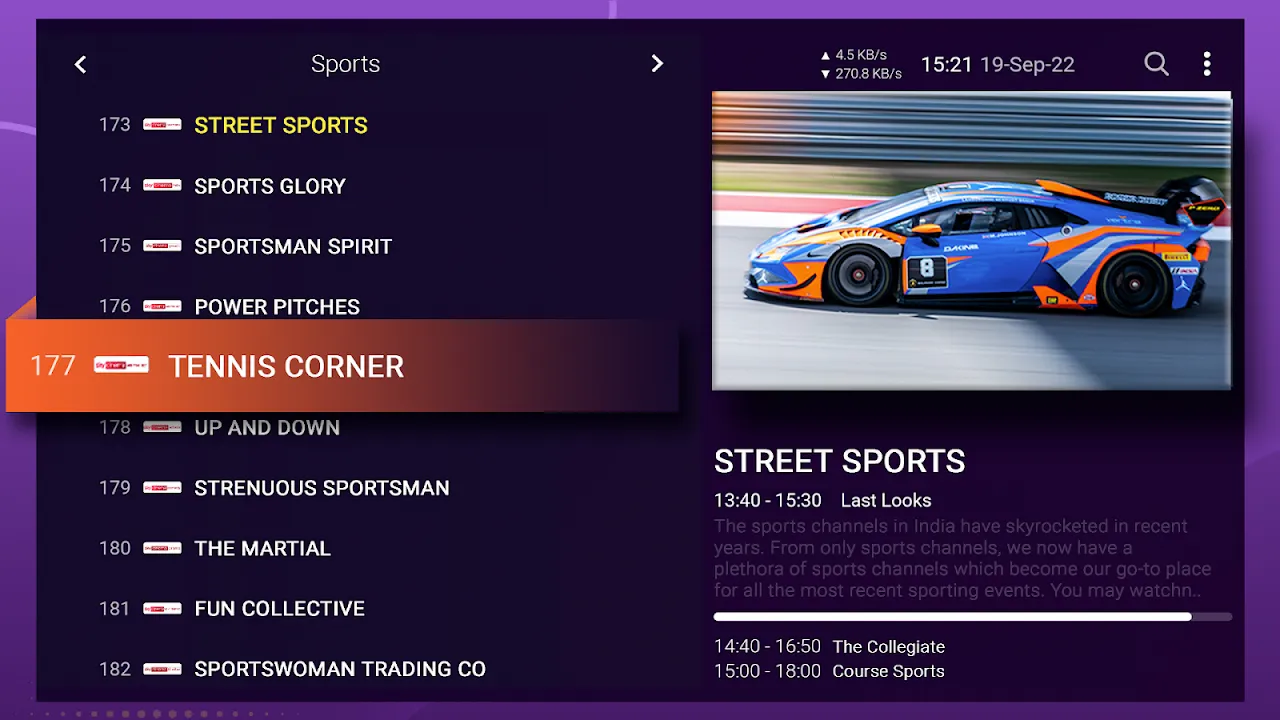Click the THE MARTIAL channel logo
Image resolution: width=1280 pixels, height=720 pixels.
162,548
